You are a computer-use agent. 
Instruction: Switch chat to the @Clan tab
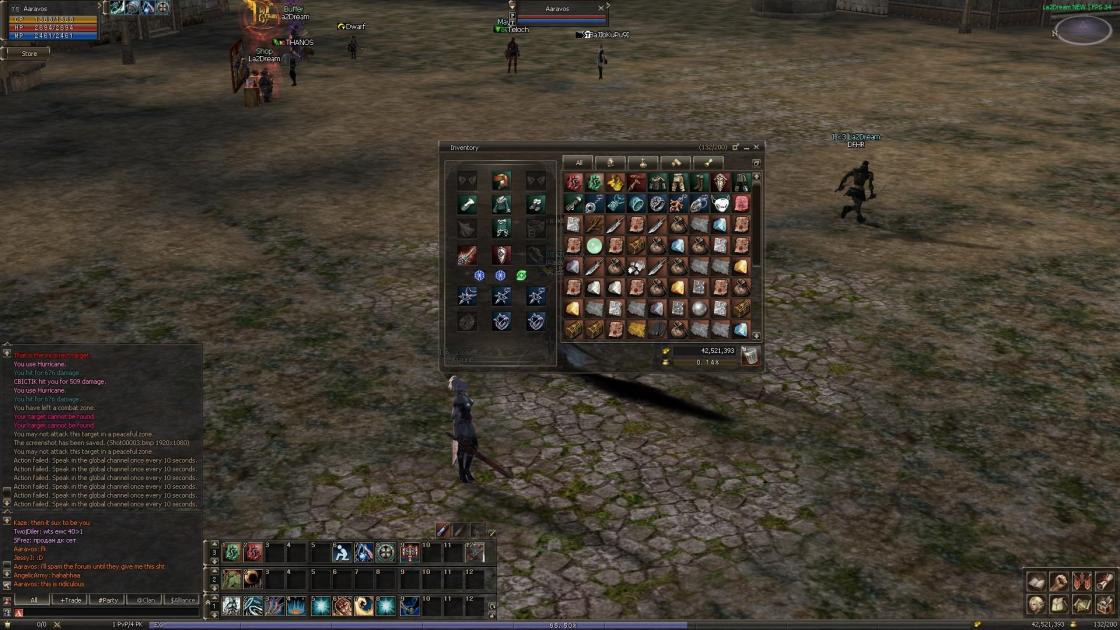[x=144, y=600]
